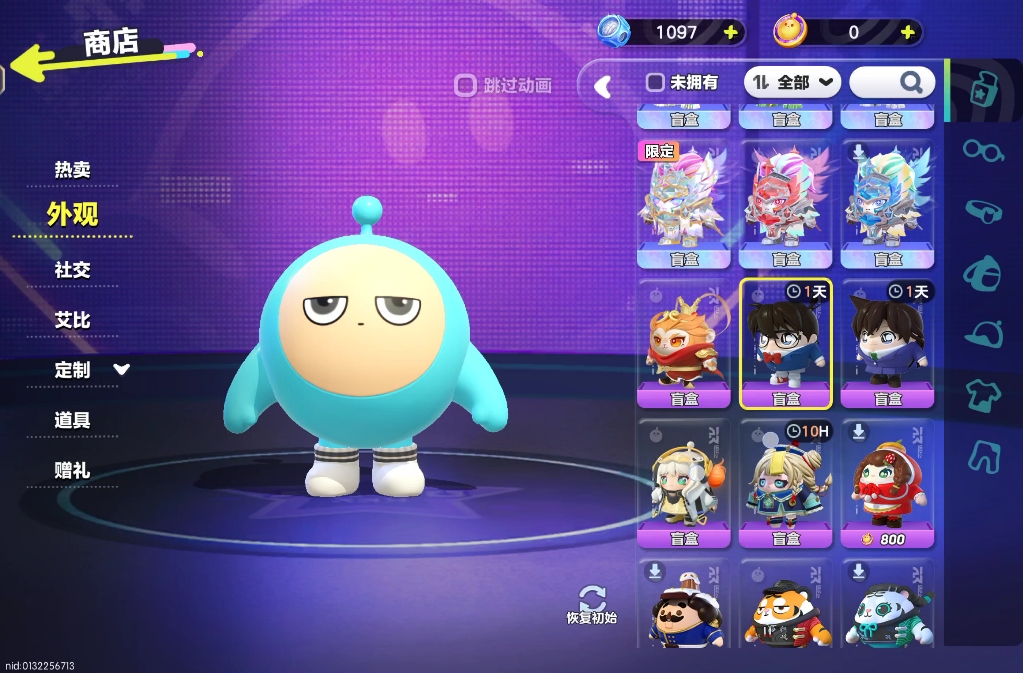This screenshot has height=673, width=1023.
Task: Pick the red dress skin priced 800
Action: 887,483
